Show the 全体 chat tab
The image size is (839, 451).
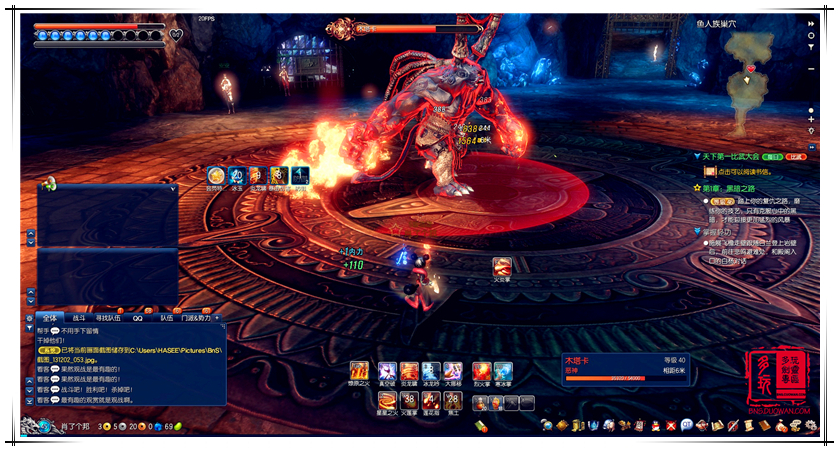point(50,317)
